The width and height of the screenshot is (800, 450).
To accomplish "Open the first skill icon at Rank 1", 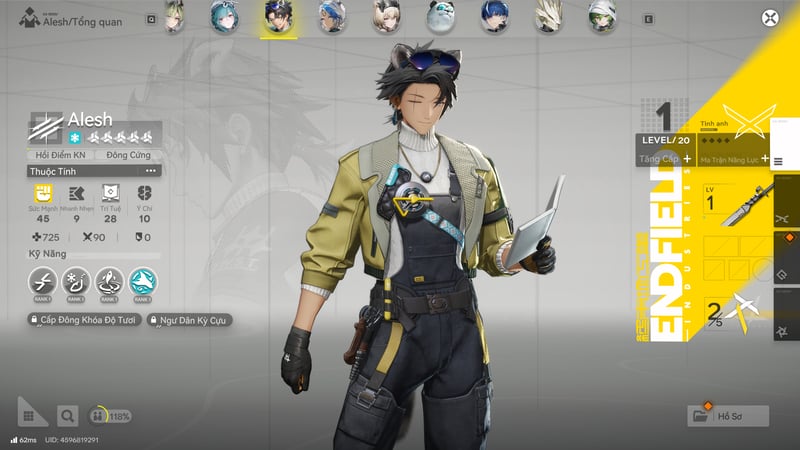I will (x=41, y=283).
